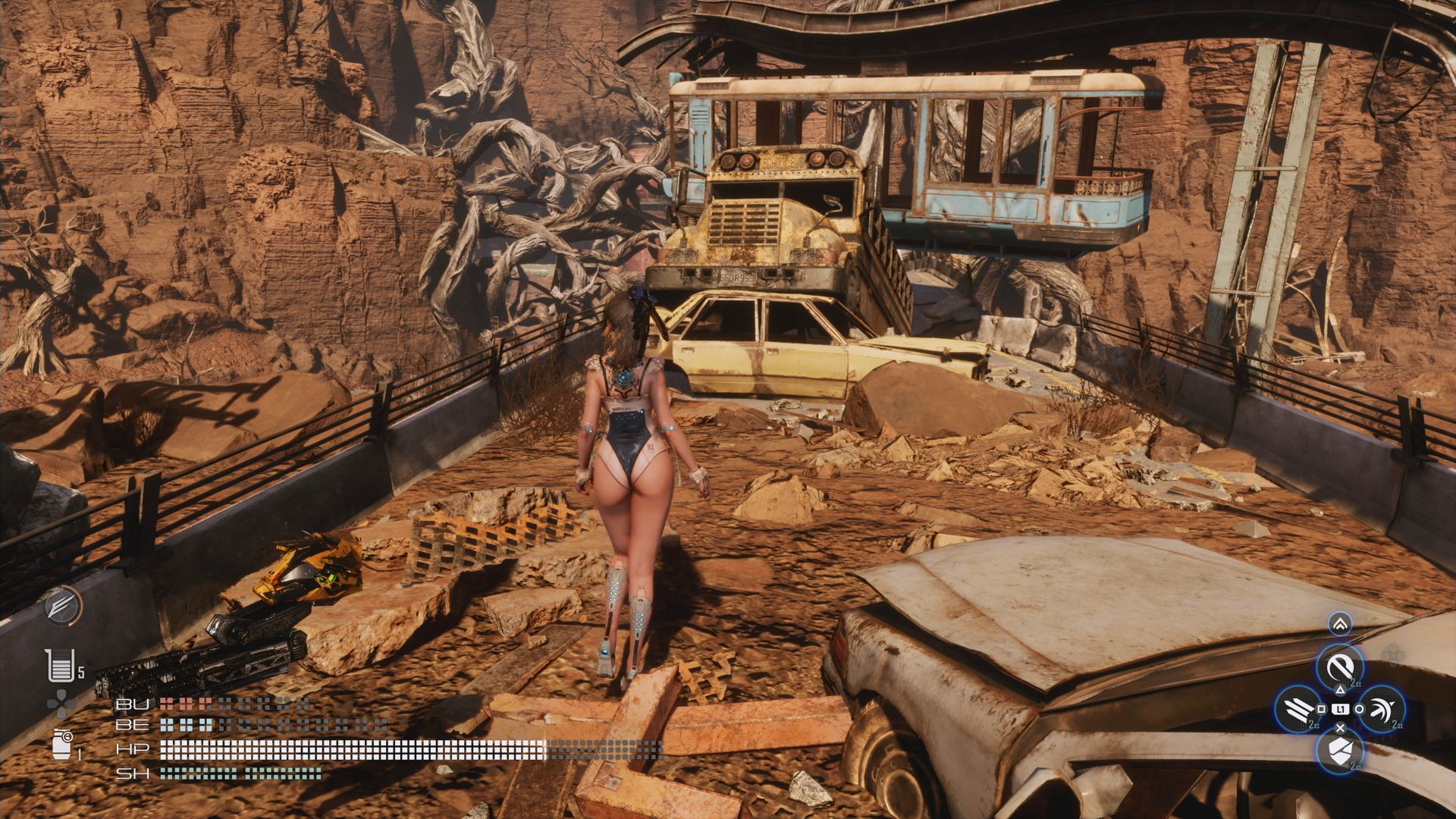Click the winged blade gauge icon
1456x819 pixels.
[x=62, y=606]
